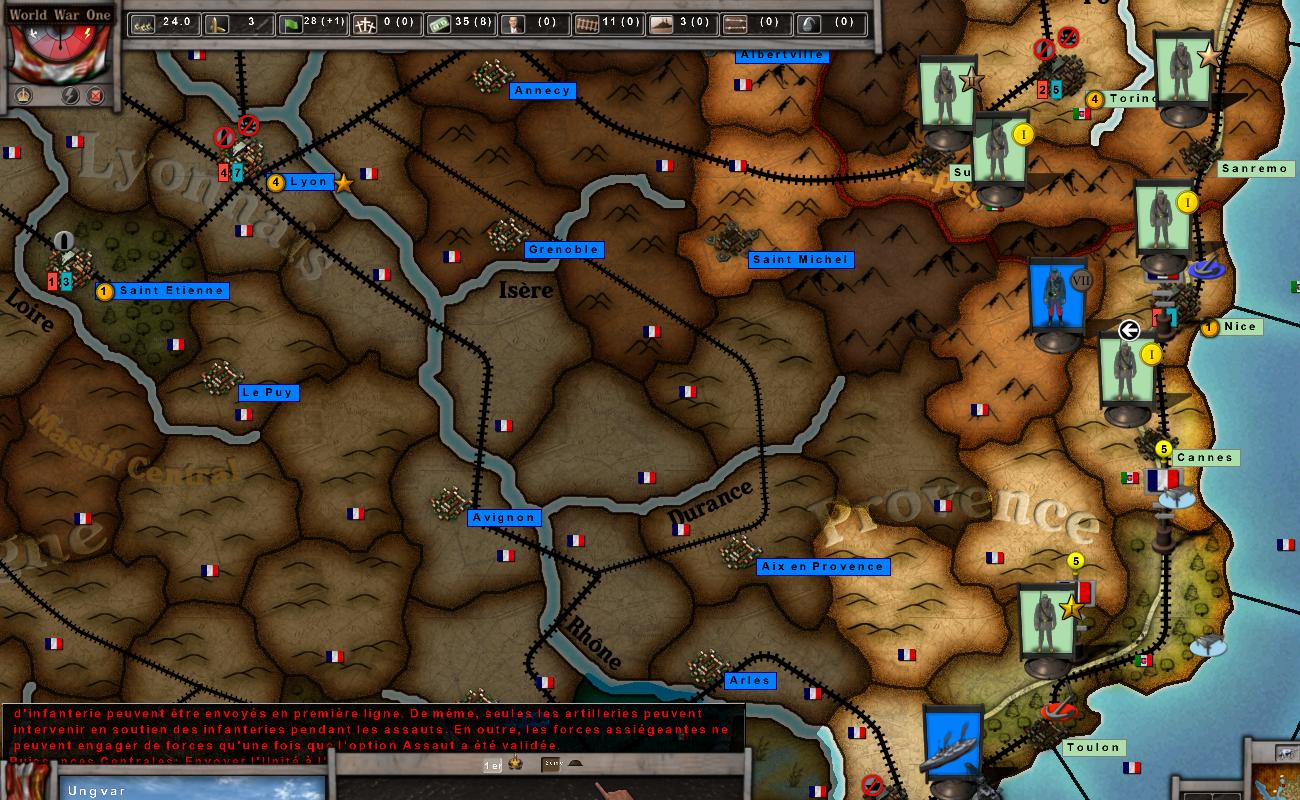Click the Aix en Provence city label
Image resolution: width=1300 pixels, height=800 pixels.
tap(822, 566)
